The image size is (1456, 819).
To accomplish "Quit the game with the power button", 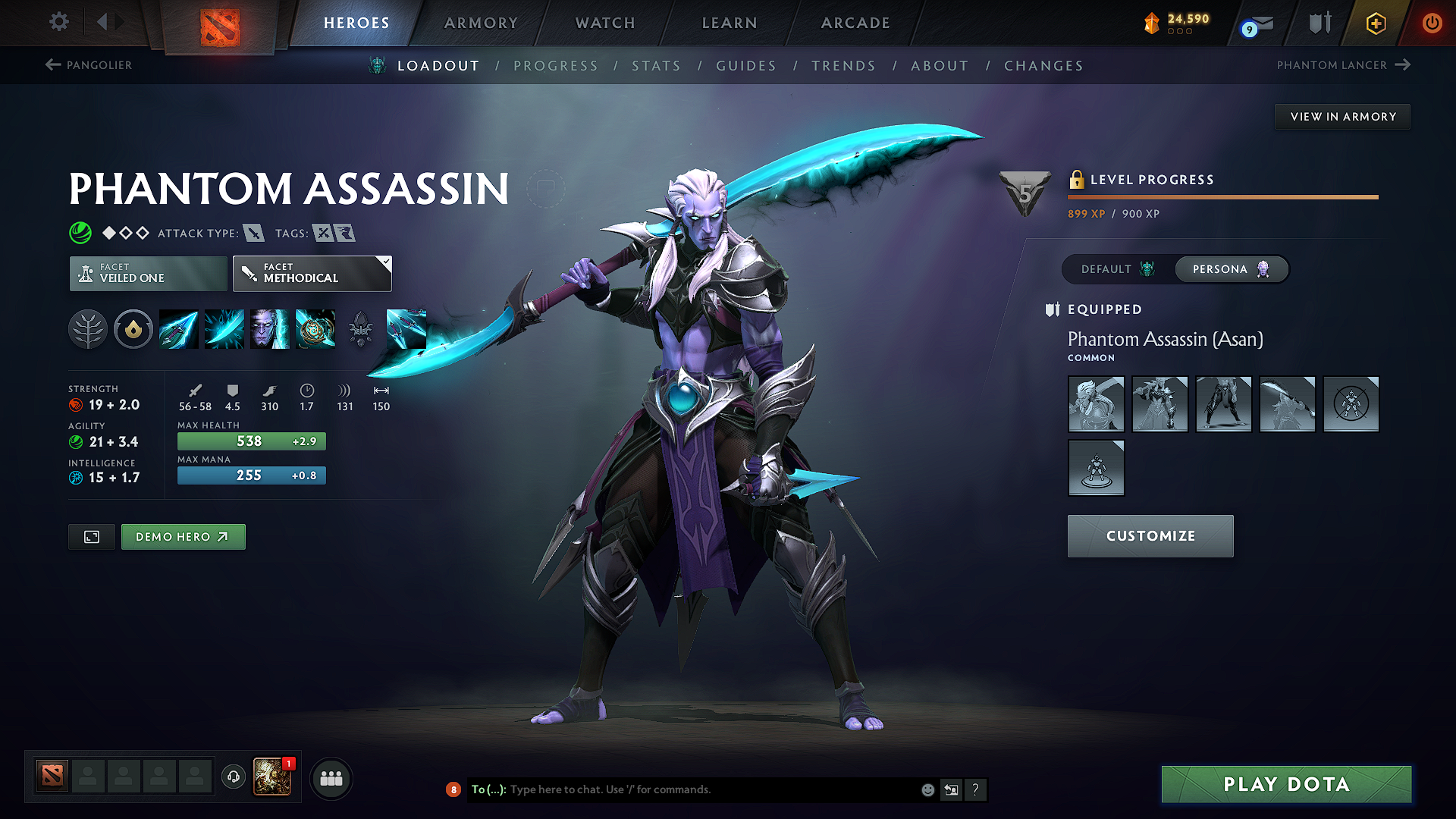I will [1432, 23].
